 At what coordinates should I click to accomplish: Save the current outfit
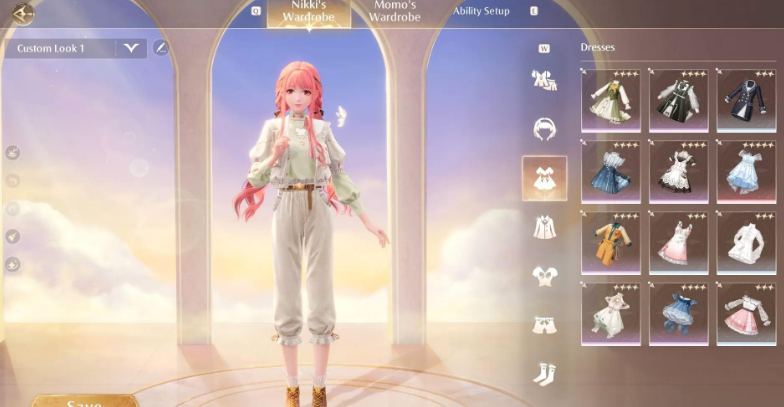coord(84,402)
